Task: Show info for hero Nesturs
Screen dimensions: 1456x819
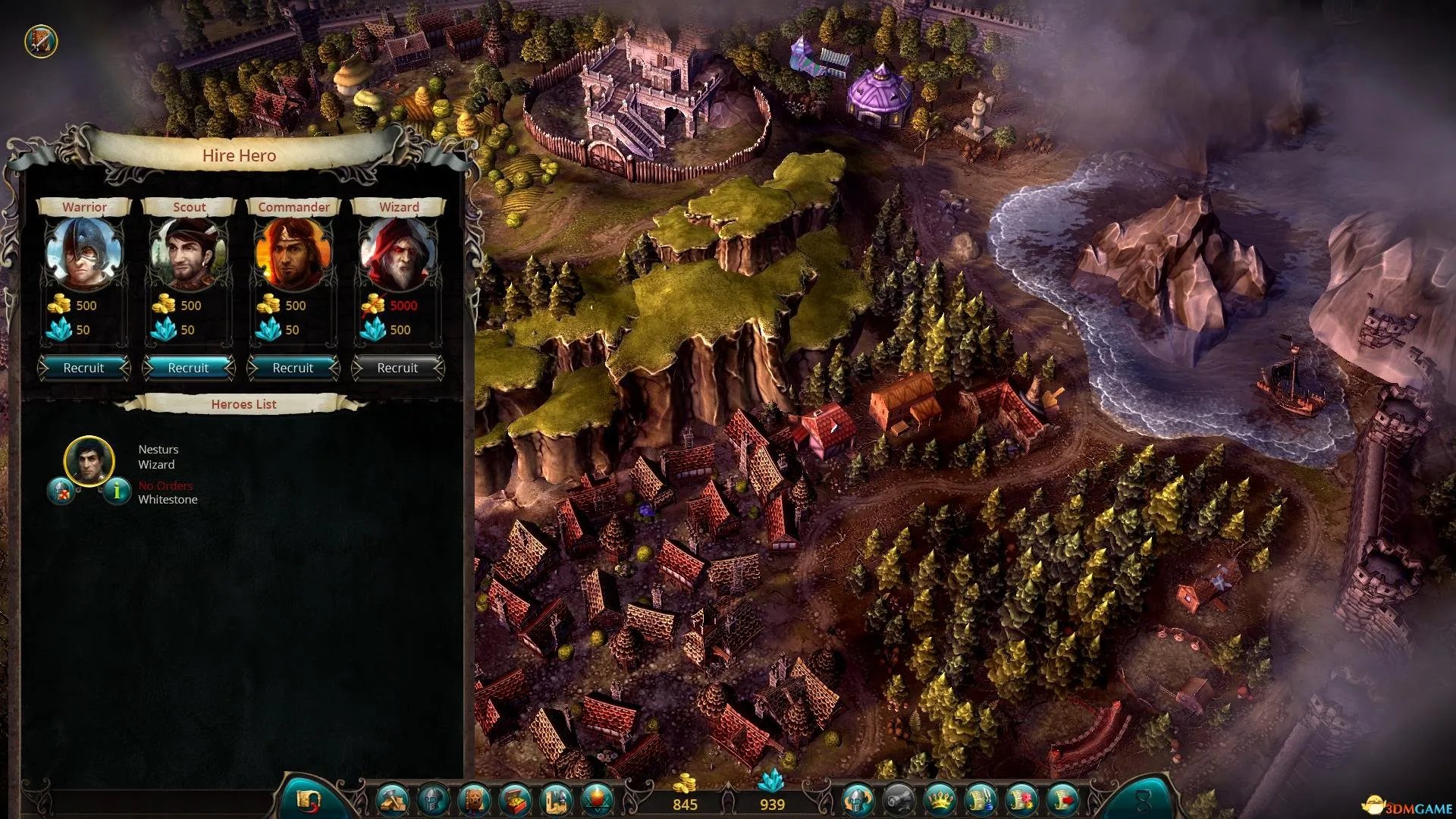Action: tap(117, 491)
